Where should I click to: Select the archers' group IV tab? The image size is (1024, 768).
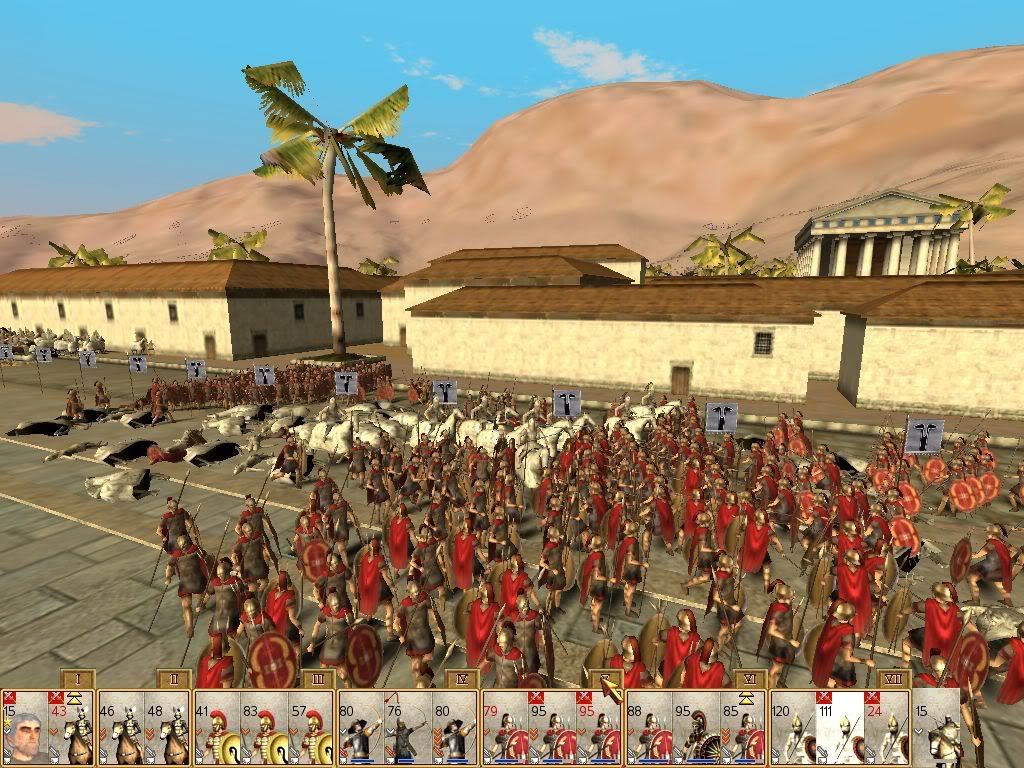coord(461,679)
